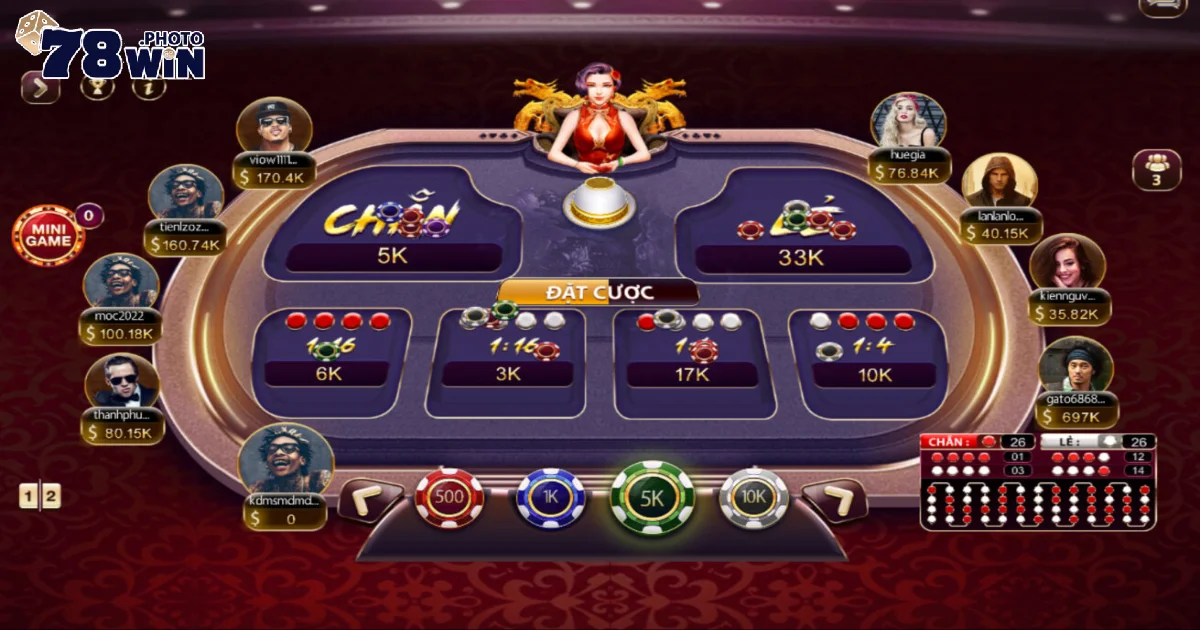Place a bet on the Chẵn area
This screenshot has height=630, width=1200.
tap(392, 225)
